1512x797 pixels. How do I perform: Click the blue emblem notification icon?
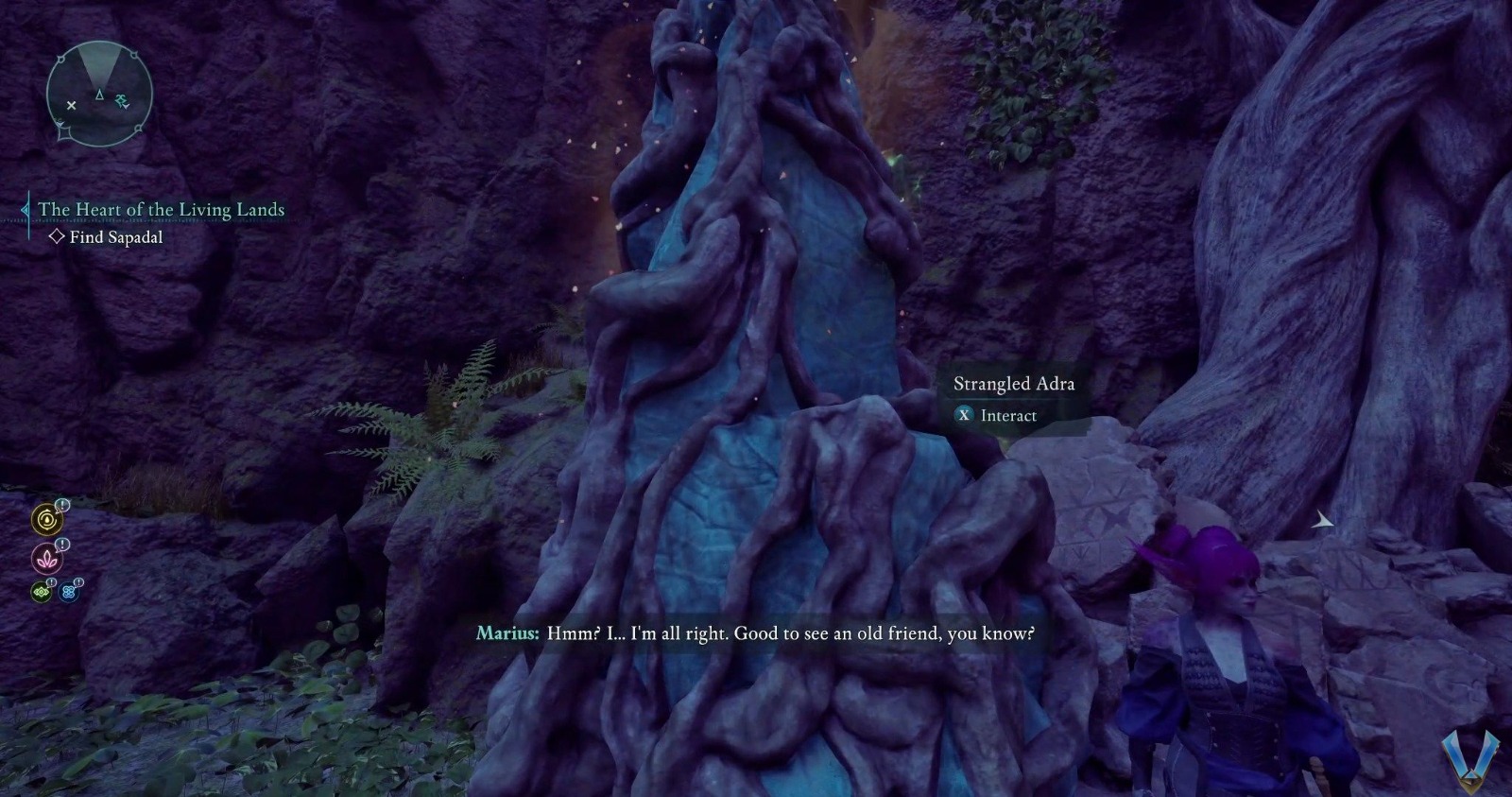click(69, 593)
